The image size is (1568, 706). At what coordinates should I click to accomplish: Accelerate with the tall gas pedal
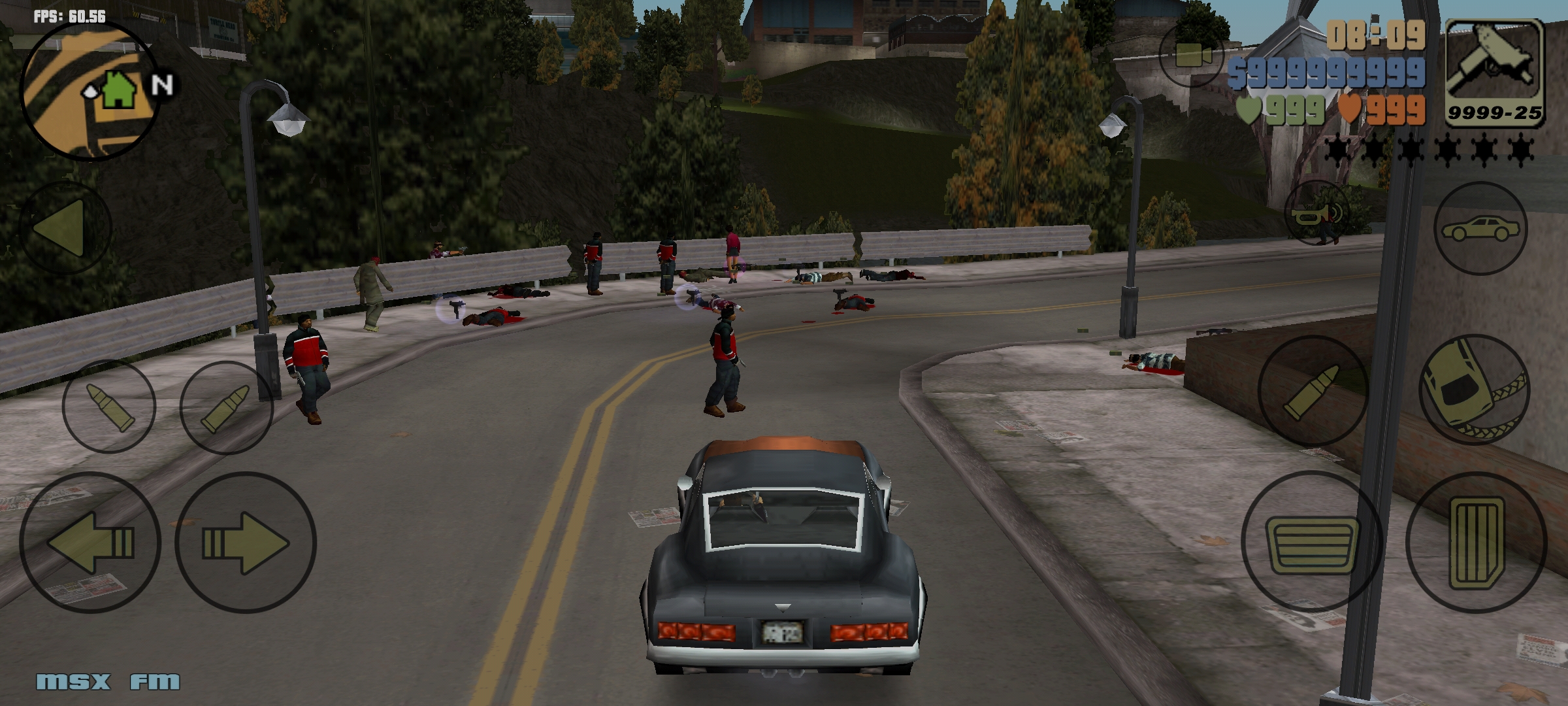pos(1477,543)
